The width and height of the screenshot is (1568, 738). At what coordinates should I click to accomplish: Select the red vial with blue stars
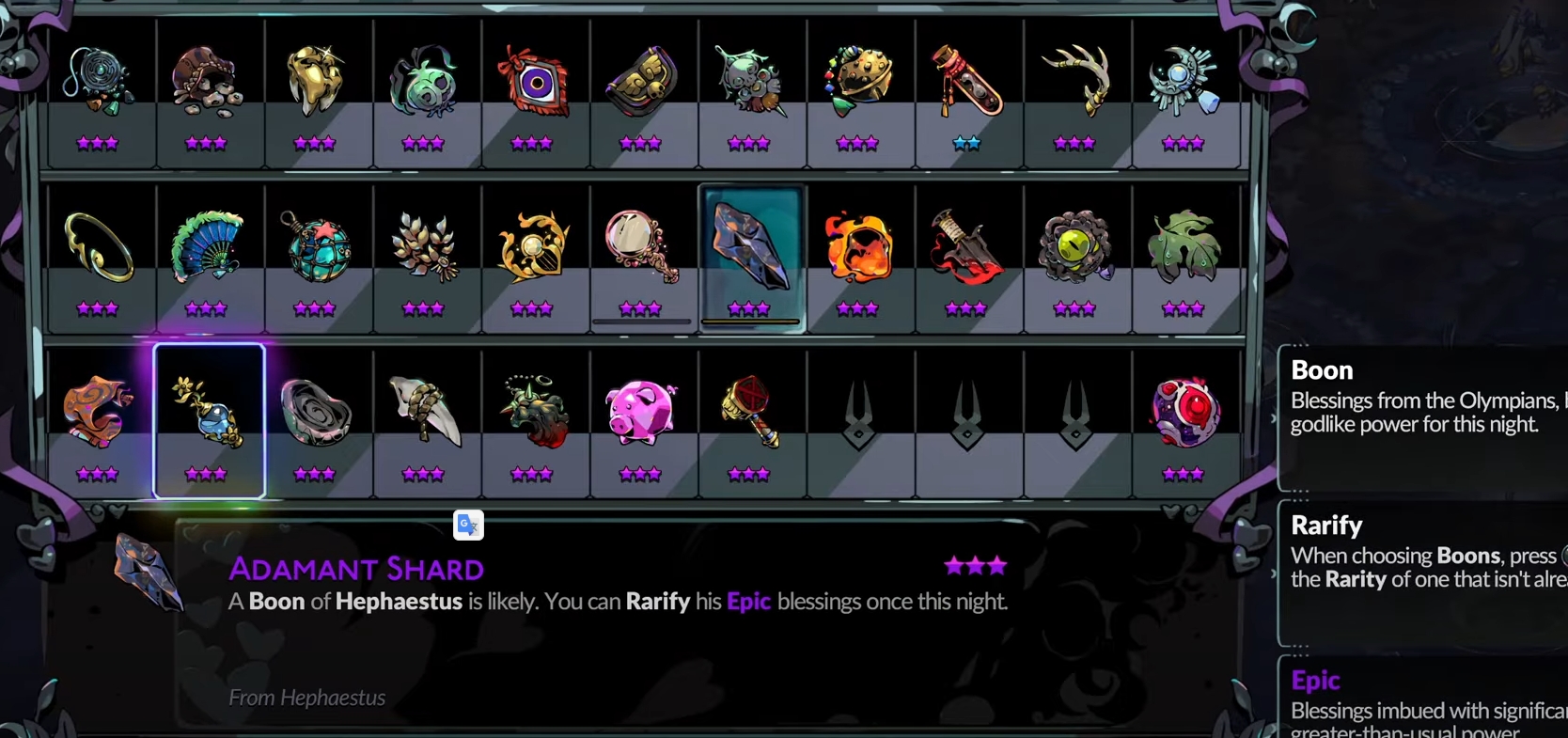point(966,83)
